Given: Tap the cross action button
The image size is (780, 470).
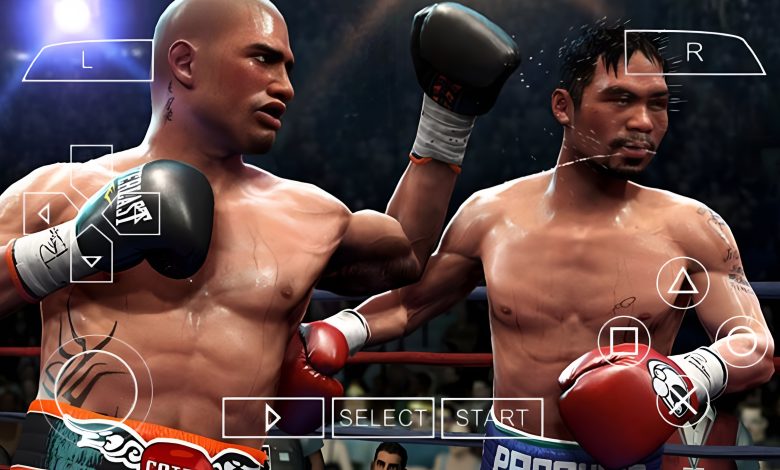Looking at the screenshot, I should tap(683, 400).
